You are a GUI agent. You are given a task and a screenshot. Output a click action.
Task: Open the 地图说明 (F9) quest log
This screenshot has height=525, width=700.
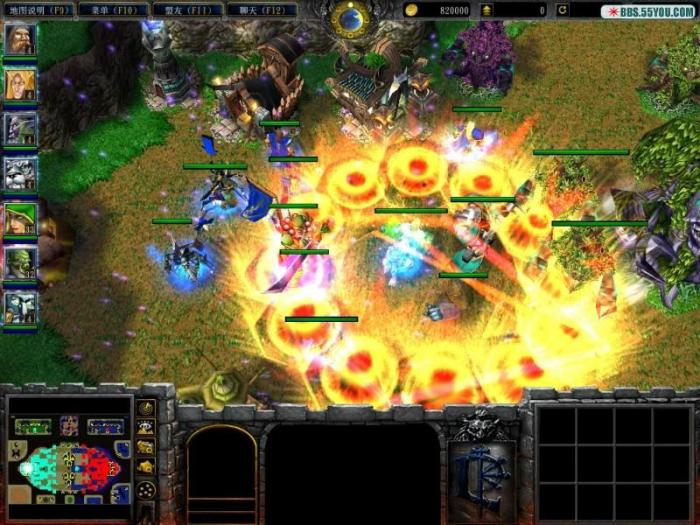tap(38, 10)
